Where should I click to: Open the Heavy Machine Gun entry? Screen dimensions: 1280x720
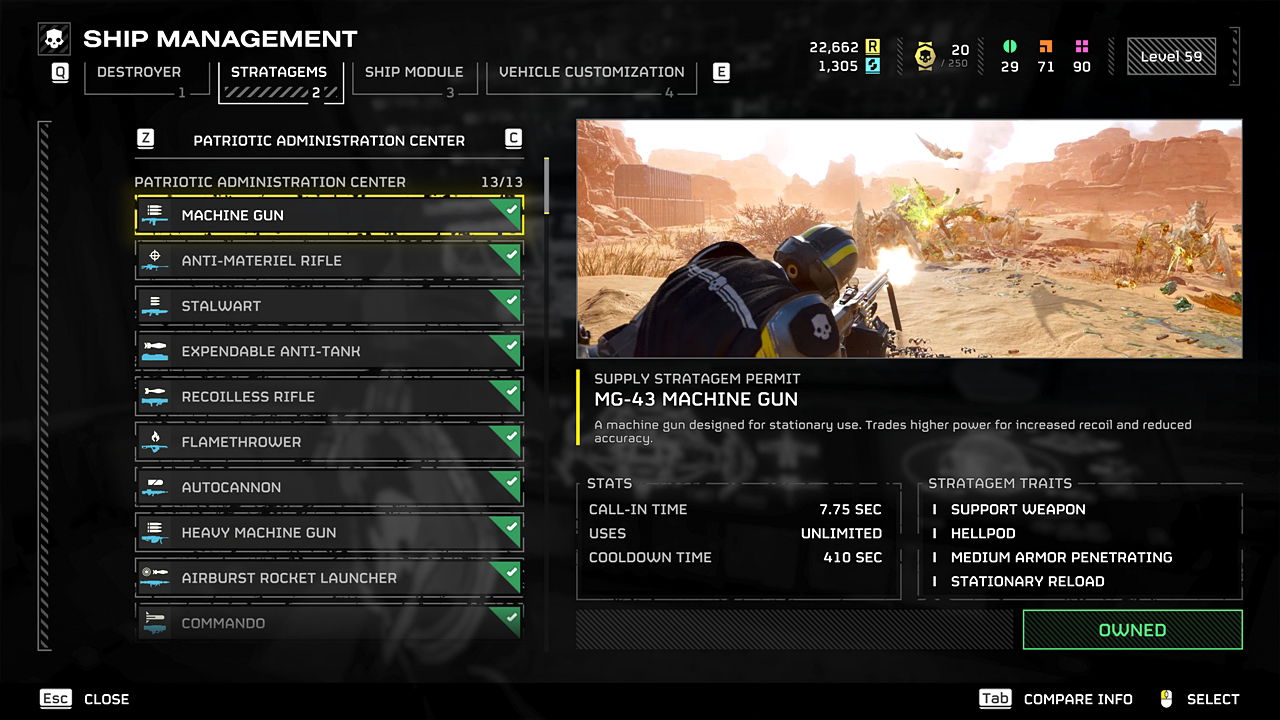(x=329, y=533)
